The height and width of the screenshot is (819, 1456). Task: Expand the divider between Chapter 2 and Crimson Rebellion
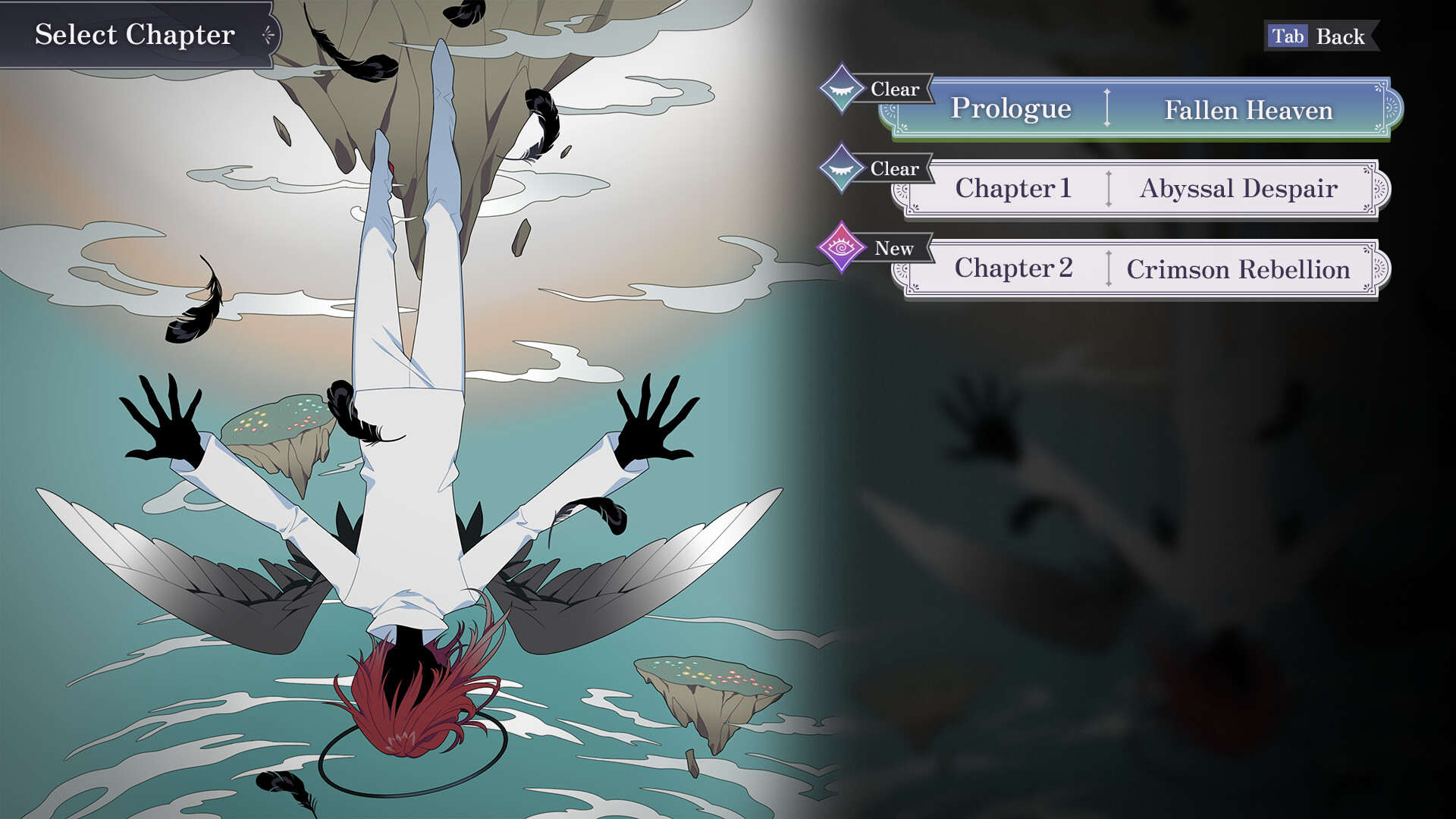[1109, 268]
